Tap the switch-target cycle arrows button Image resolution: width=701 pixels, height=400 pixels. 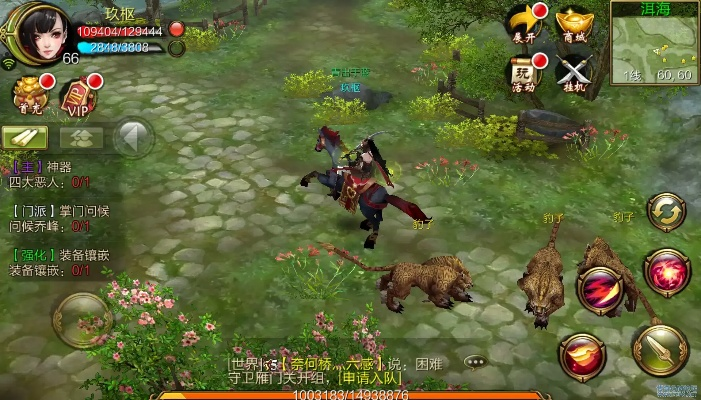pyautogui.click(x=666, y=212)
